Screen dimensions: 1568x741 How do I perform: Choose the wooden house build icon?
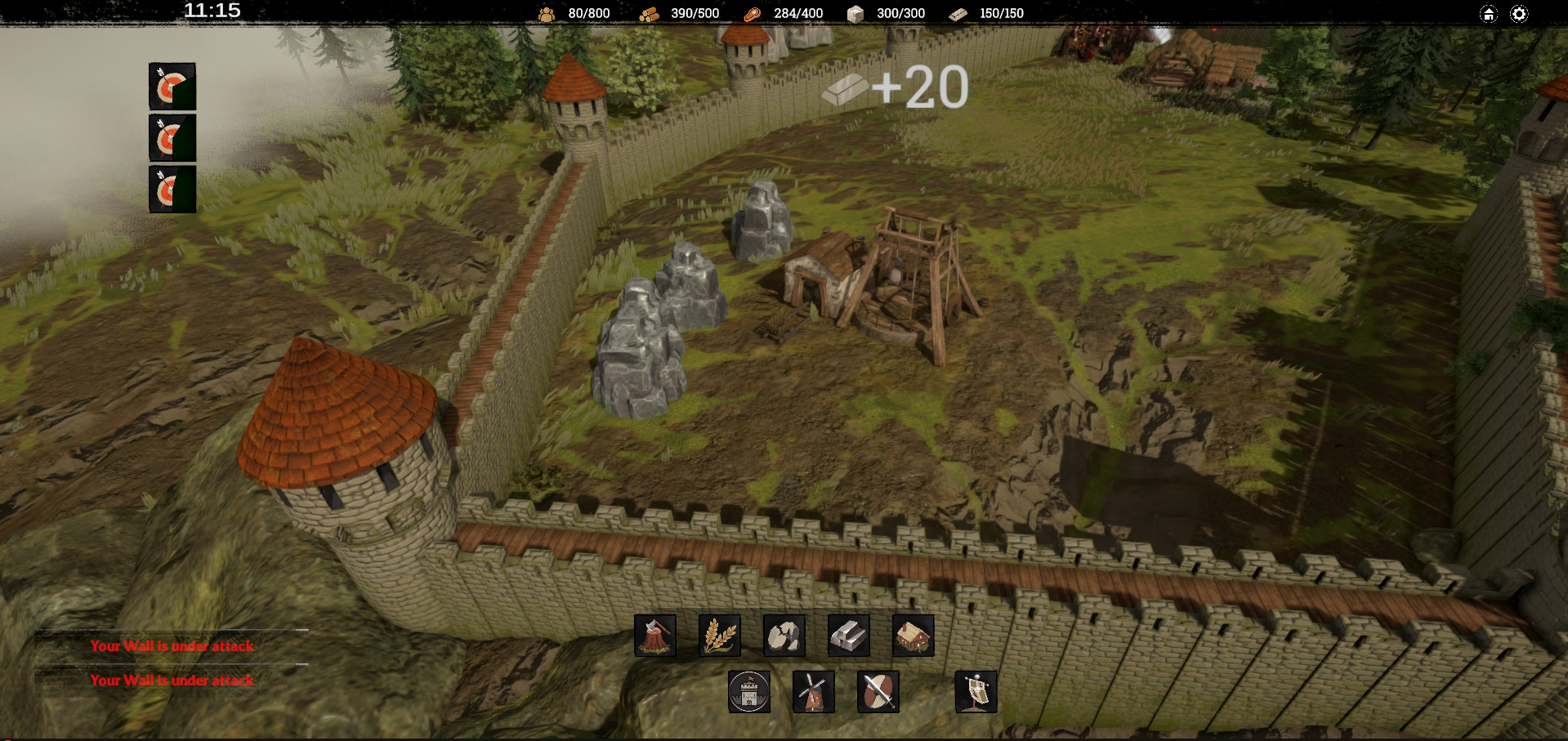914,636
